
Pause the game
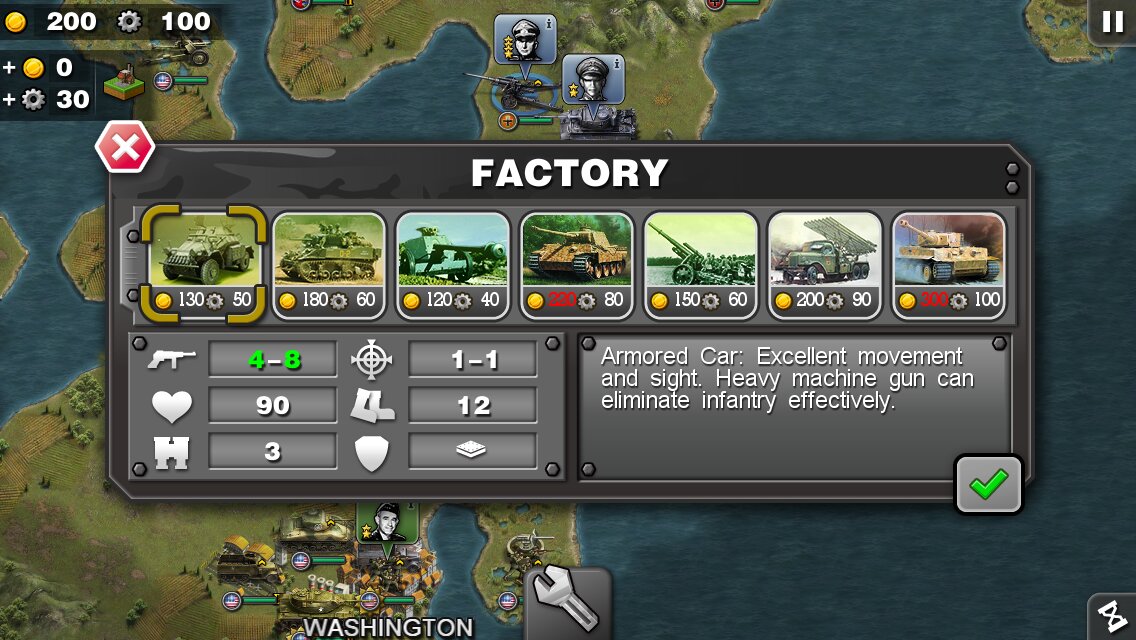coord(1112,22)
